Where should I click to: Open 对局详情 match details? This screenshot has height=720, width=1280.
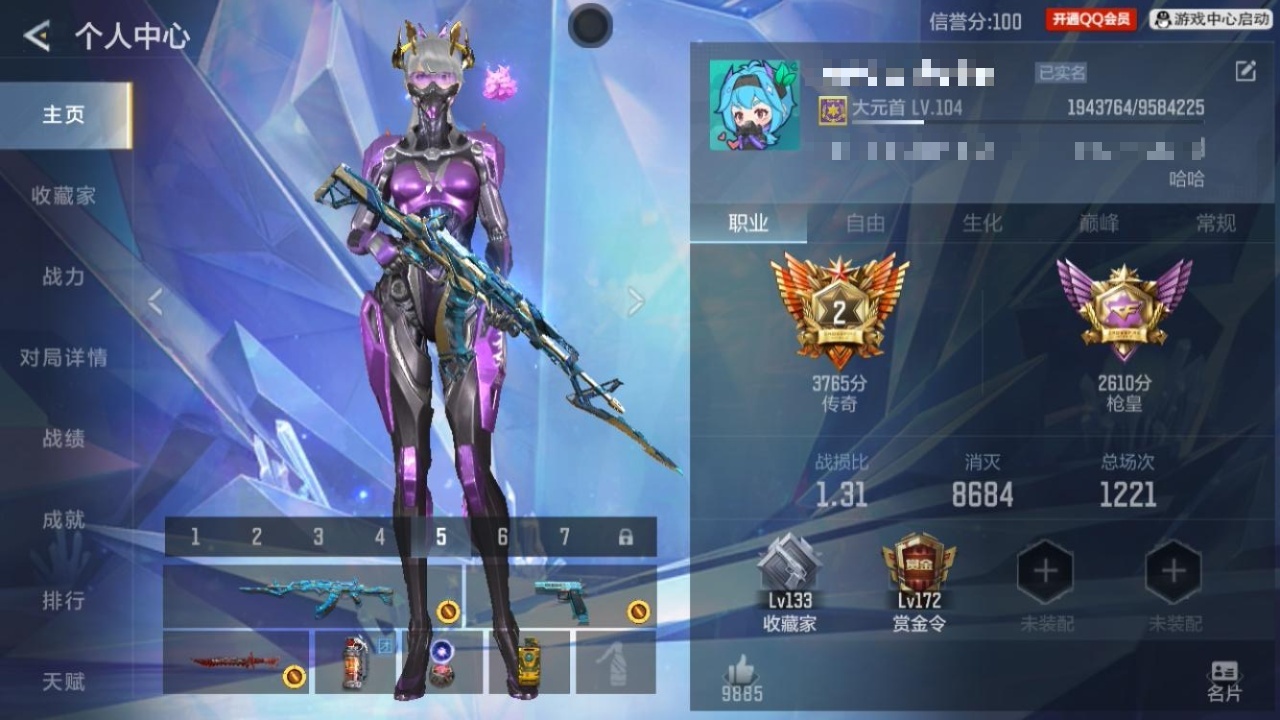(x=64, y=358)
